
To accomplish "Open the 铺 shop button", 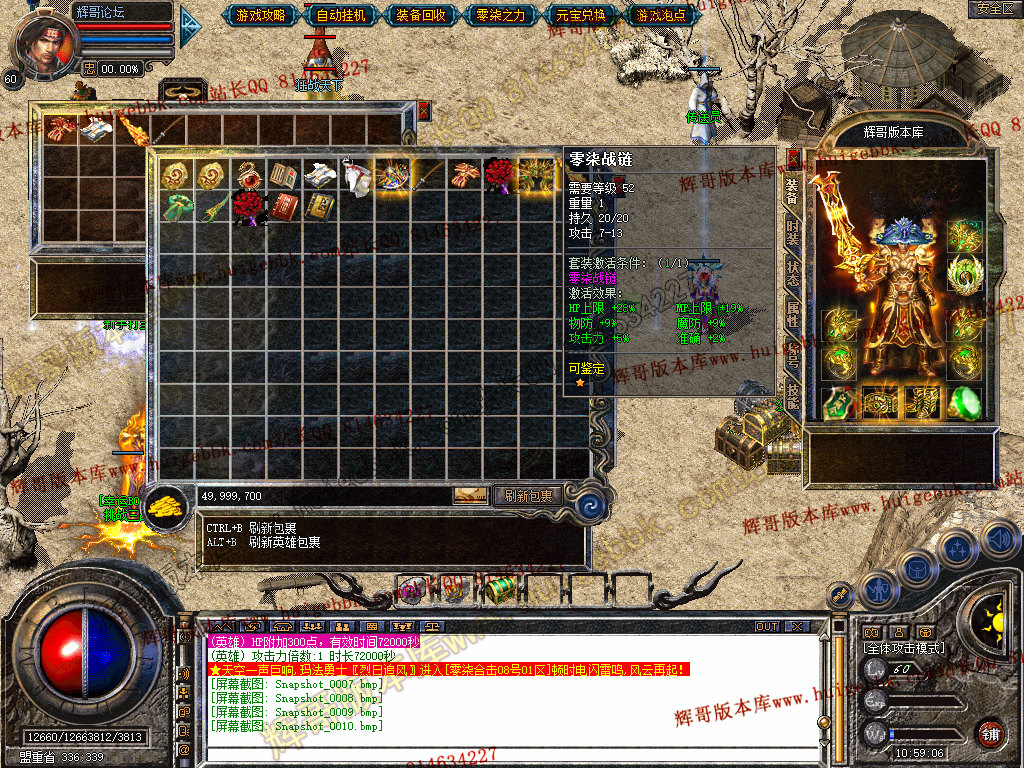I will (x=990, y=732).
